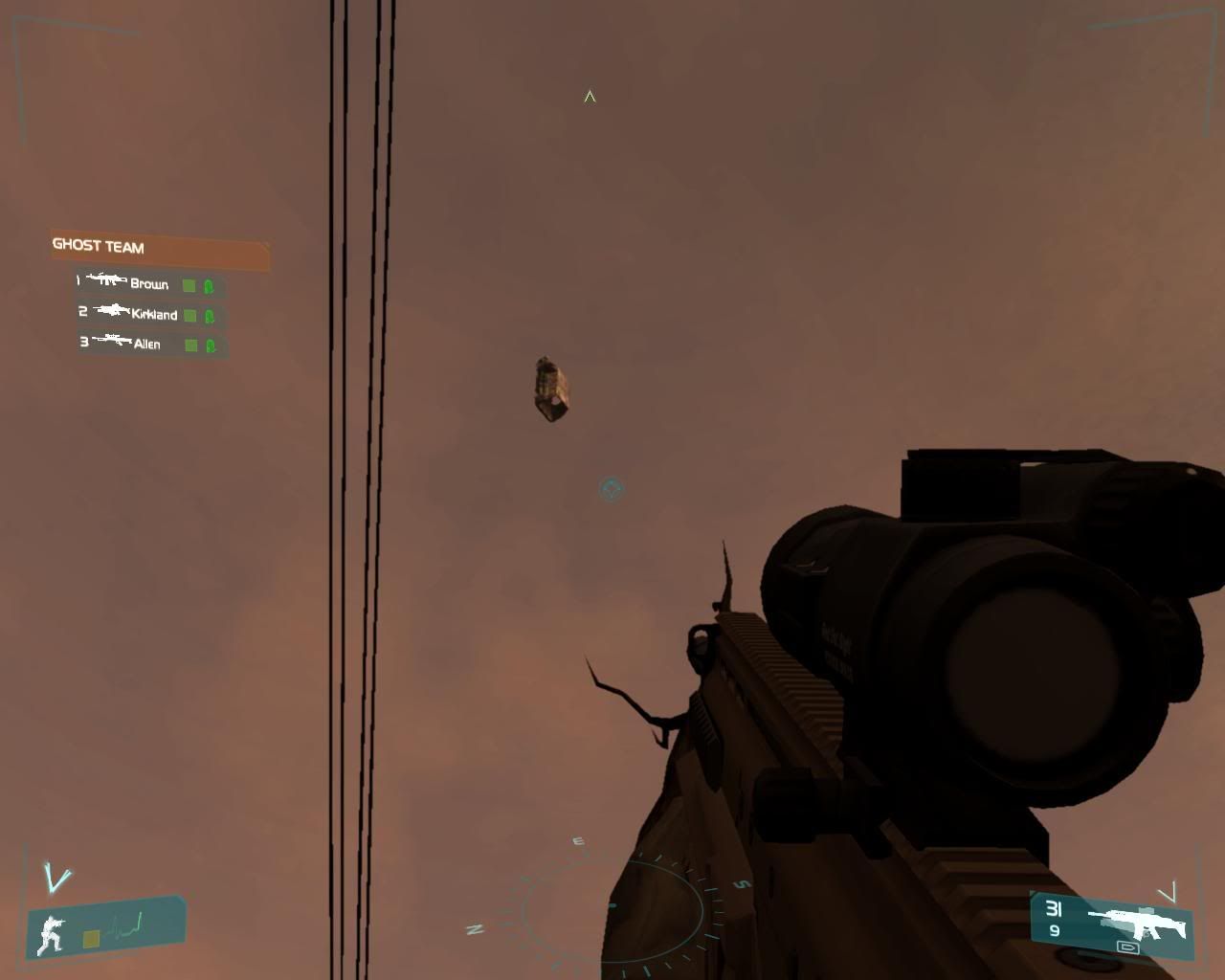Click the circular targeting reticle at screen center
This screenshot has height=980, width=1225.
point(610,489)
